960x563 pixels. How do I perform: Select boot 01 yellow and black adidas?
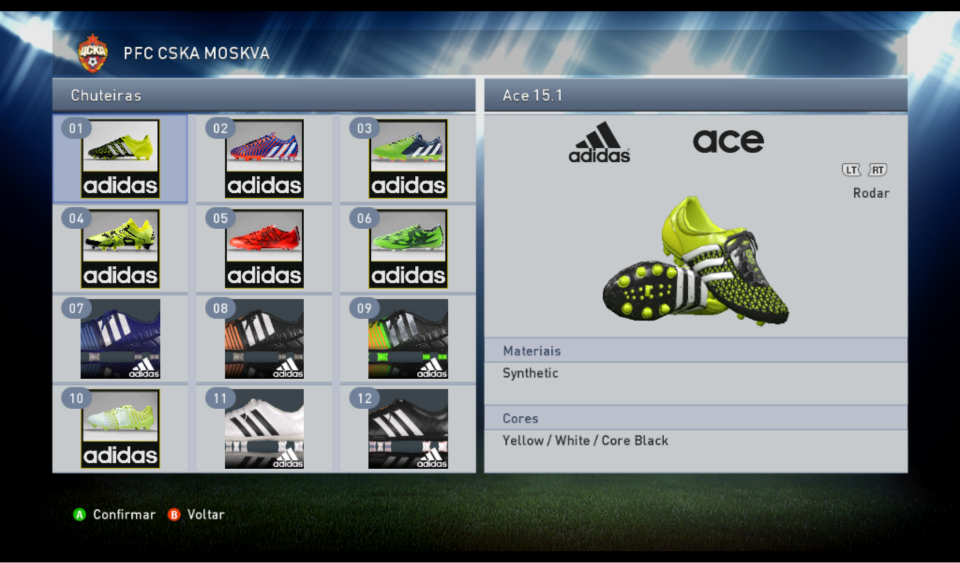(x=120, y=159)
